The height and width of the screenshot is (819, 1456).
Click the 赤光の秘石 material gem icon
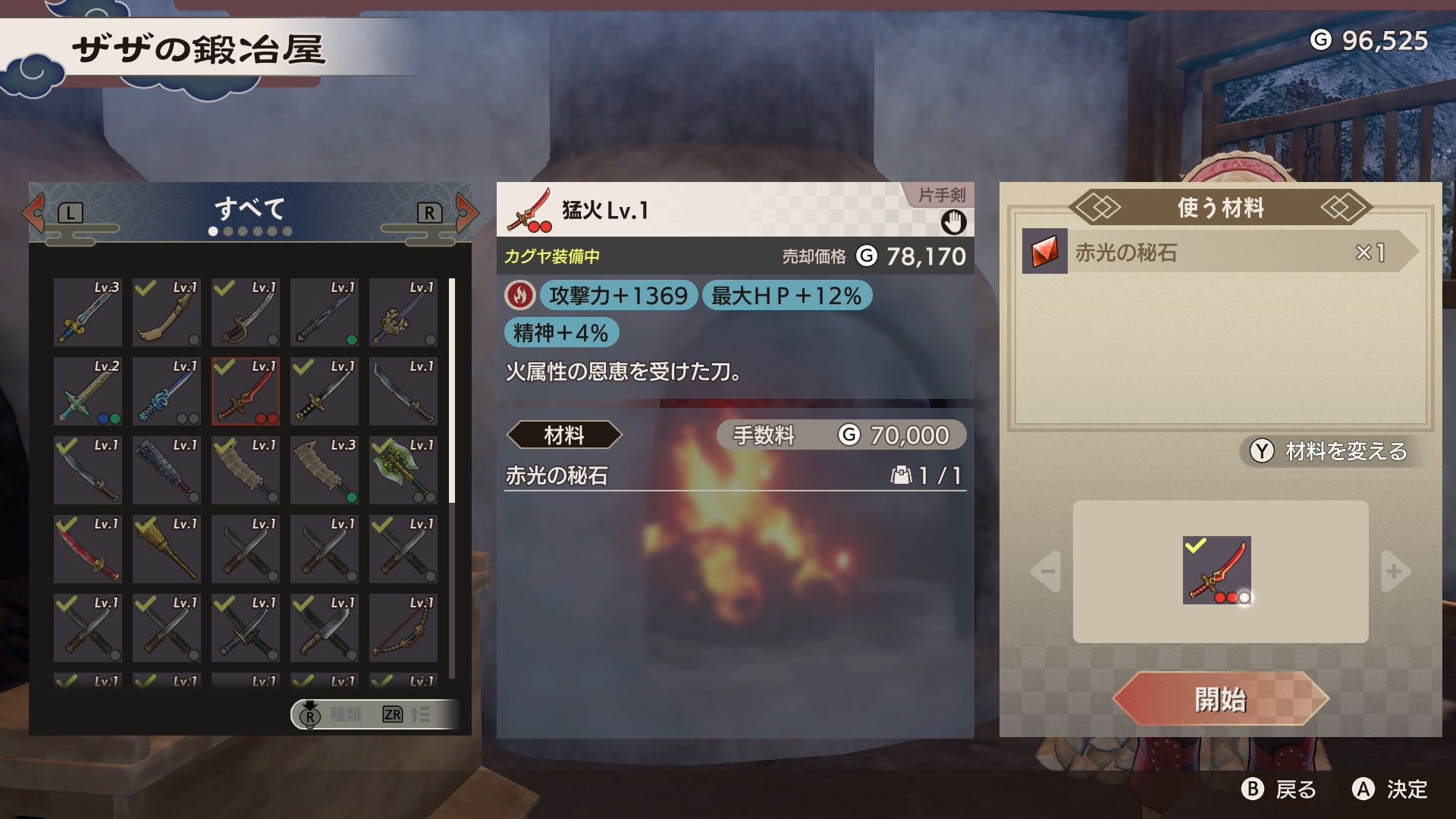(x=1046, y=253)
